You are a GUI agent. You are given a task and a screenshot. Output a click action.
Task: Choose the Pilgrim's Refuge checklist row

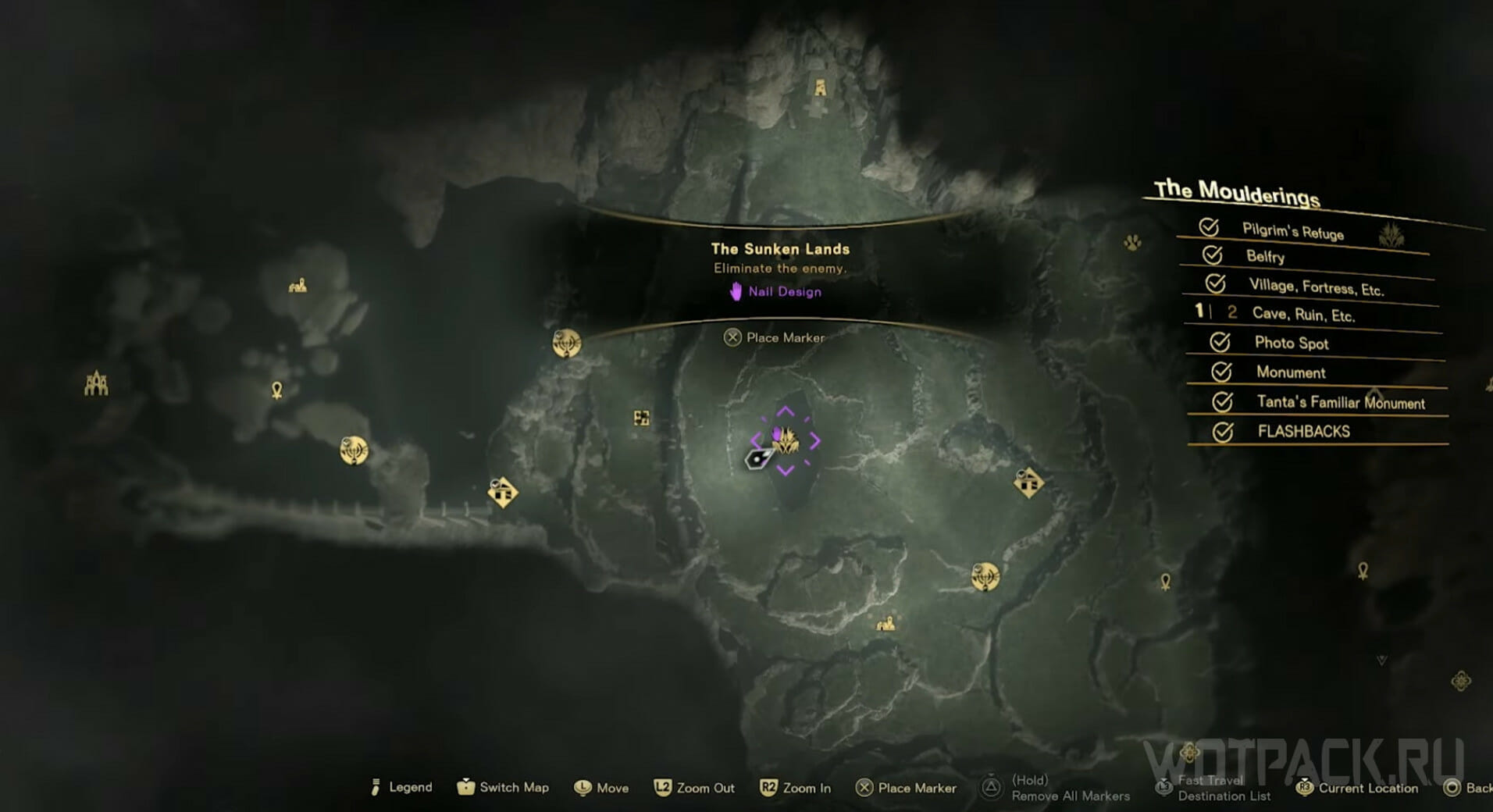click(x=1292, y=232)
